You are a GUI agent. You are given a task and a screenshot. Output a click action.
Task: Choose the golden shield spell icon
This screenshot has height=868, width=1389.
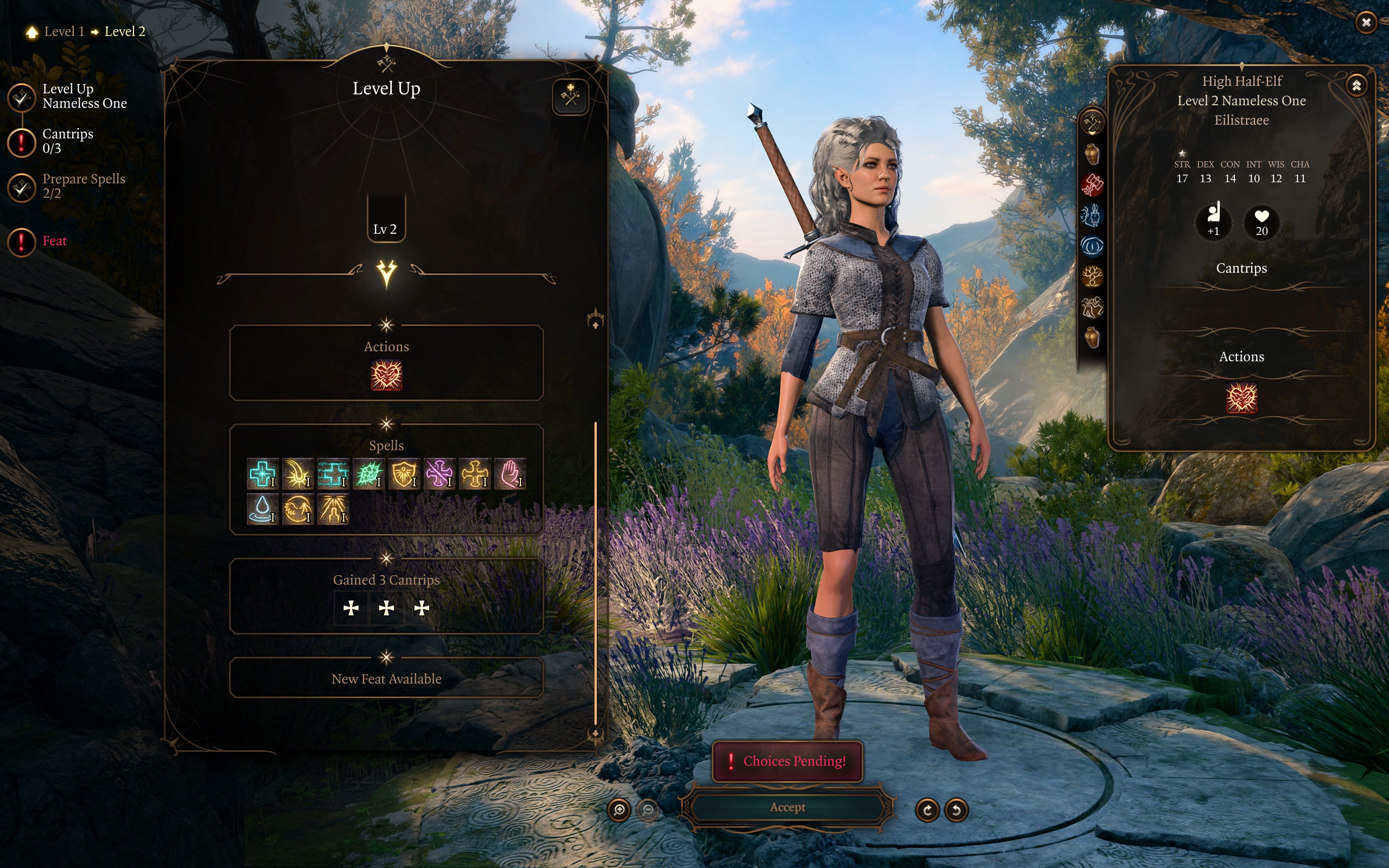point(404,474)
